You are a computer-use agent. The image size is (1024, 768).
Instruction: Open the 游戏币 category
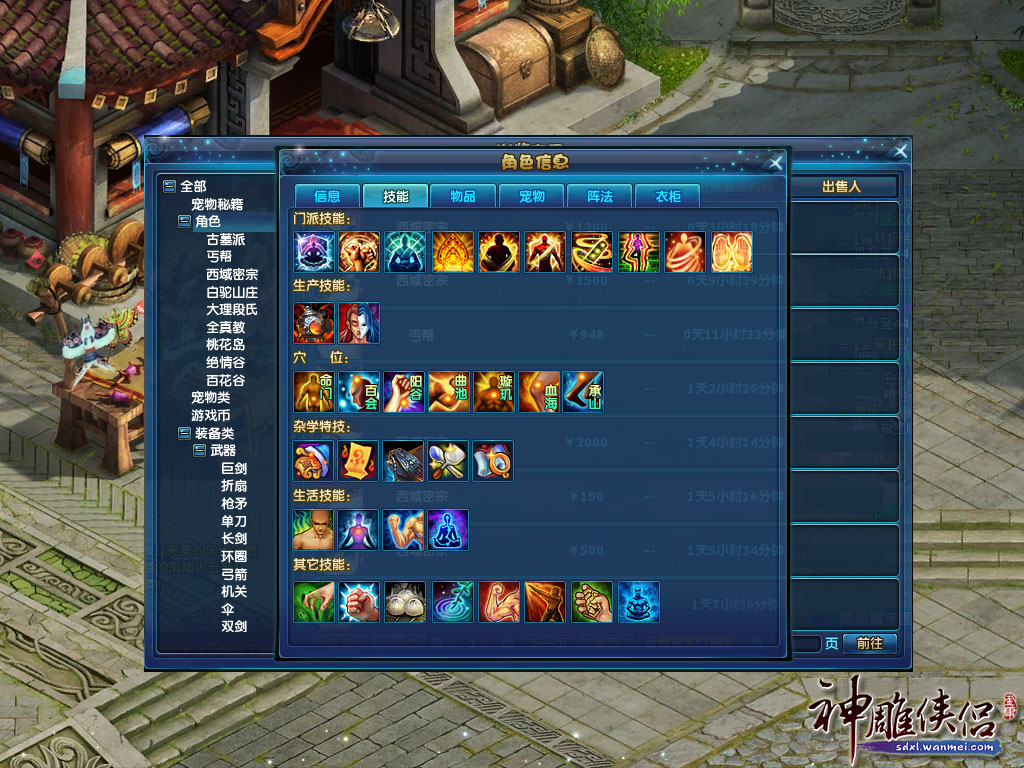pos(211,414)
